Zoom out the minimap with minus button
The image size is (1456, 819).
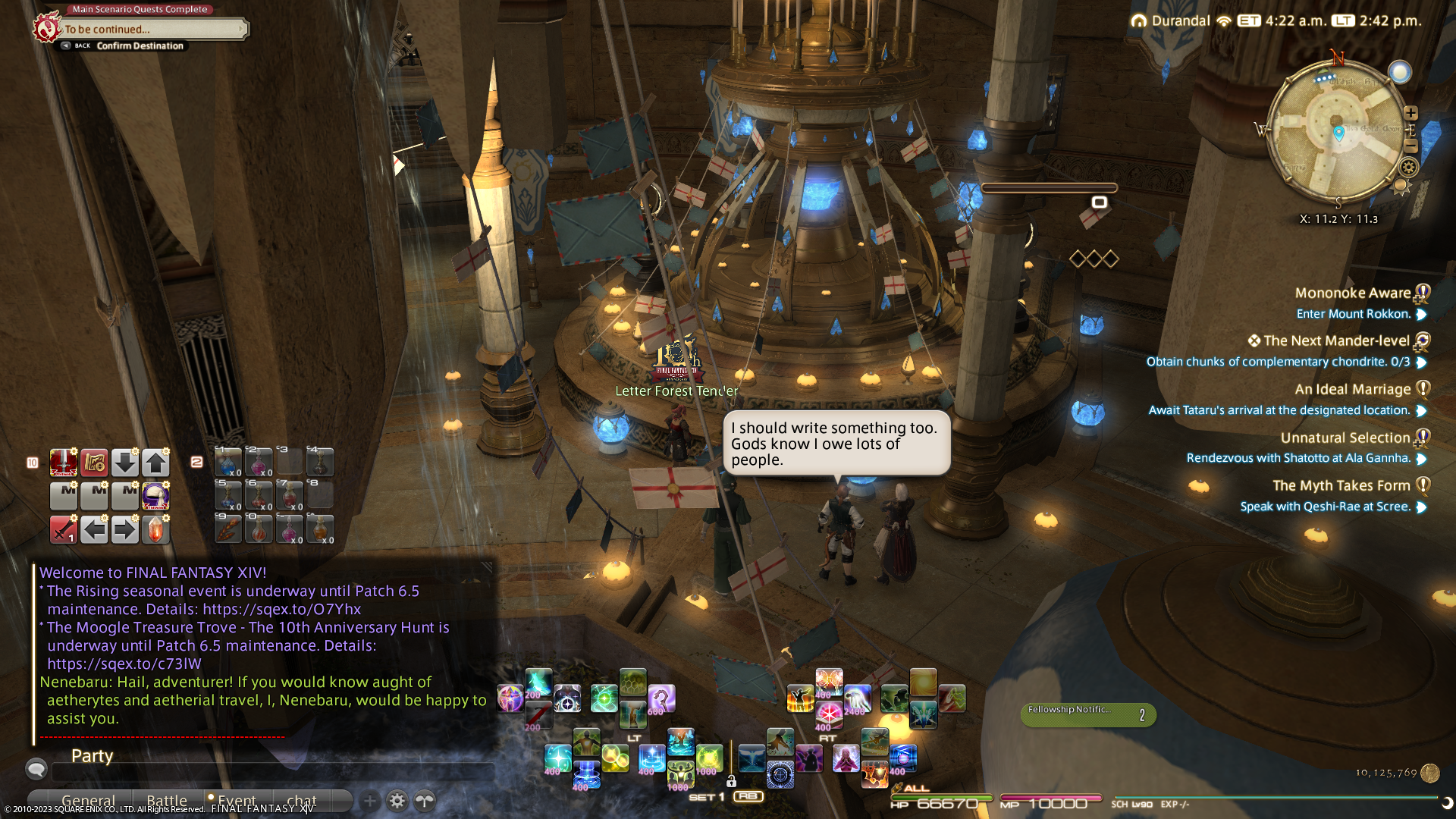(x=1410, y=145)
